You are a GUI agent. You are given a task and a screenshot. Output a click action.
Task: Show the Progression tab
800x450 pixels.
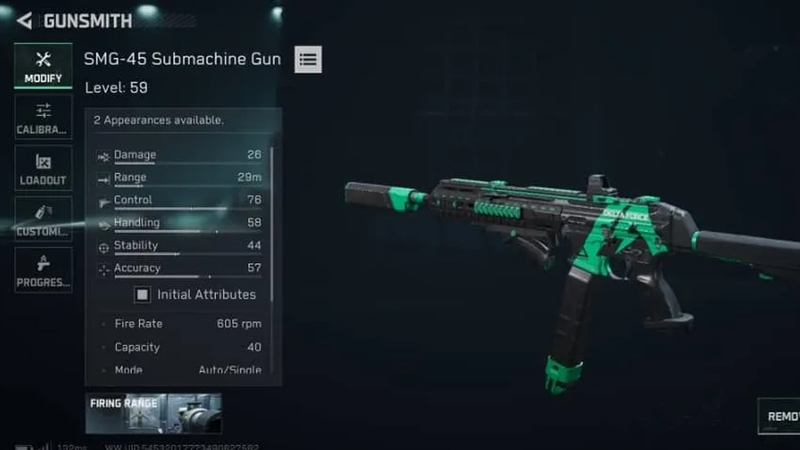(43, 270)
